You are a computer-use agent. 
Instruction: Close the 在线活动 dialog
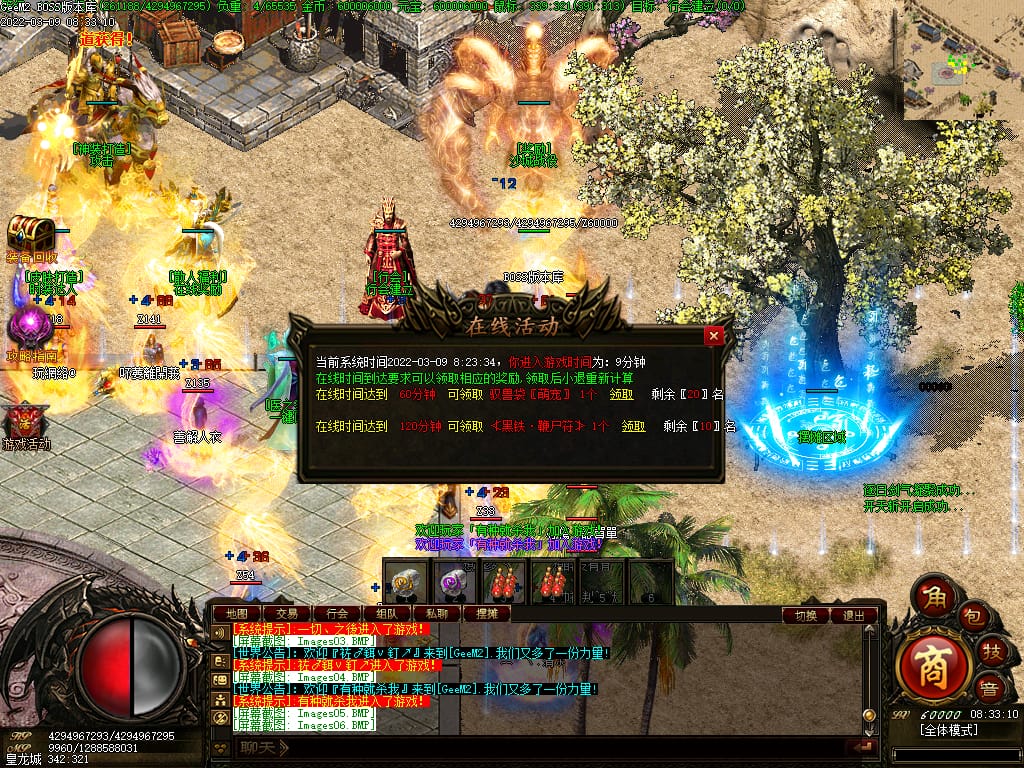[713, 336]
